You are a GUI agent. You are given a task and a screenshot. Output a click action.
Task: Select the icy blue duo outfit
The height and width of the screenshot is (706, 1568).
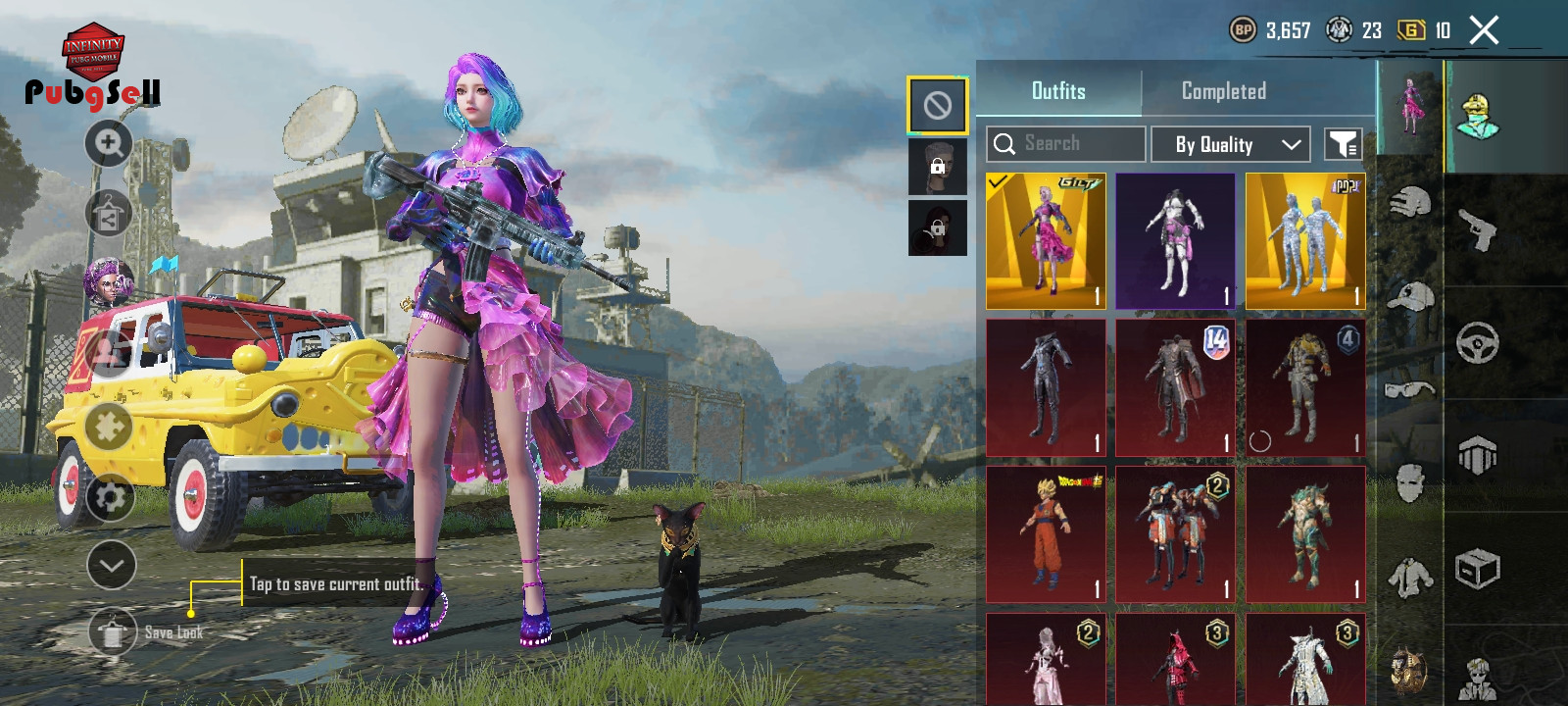(1304, 241)
